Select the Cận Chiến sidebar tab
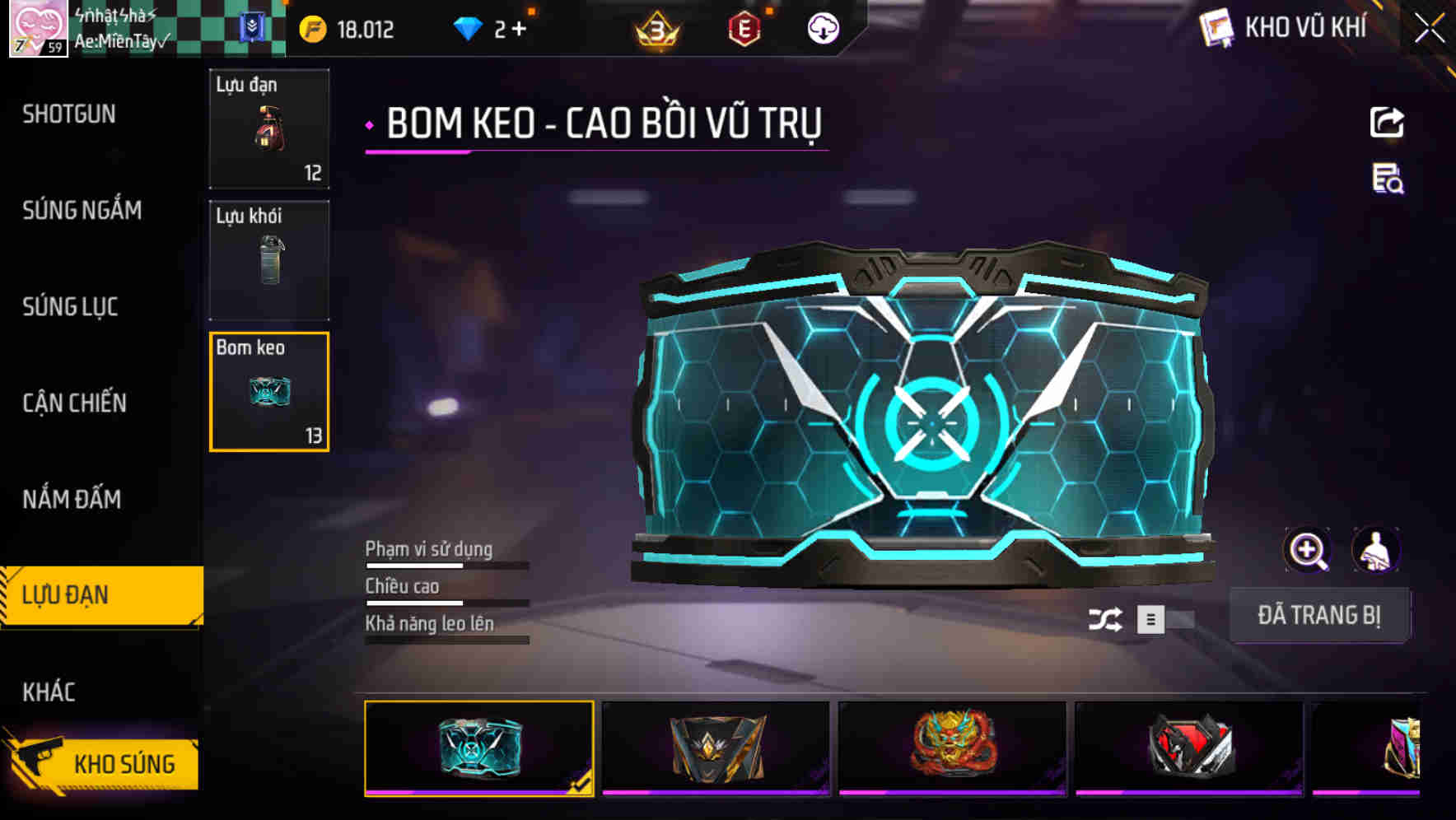Screen dimensions: 1456x820 click(76, 403)
